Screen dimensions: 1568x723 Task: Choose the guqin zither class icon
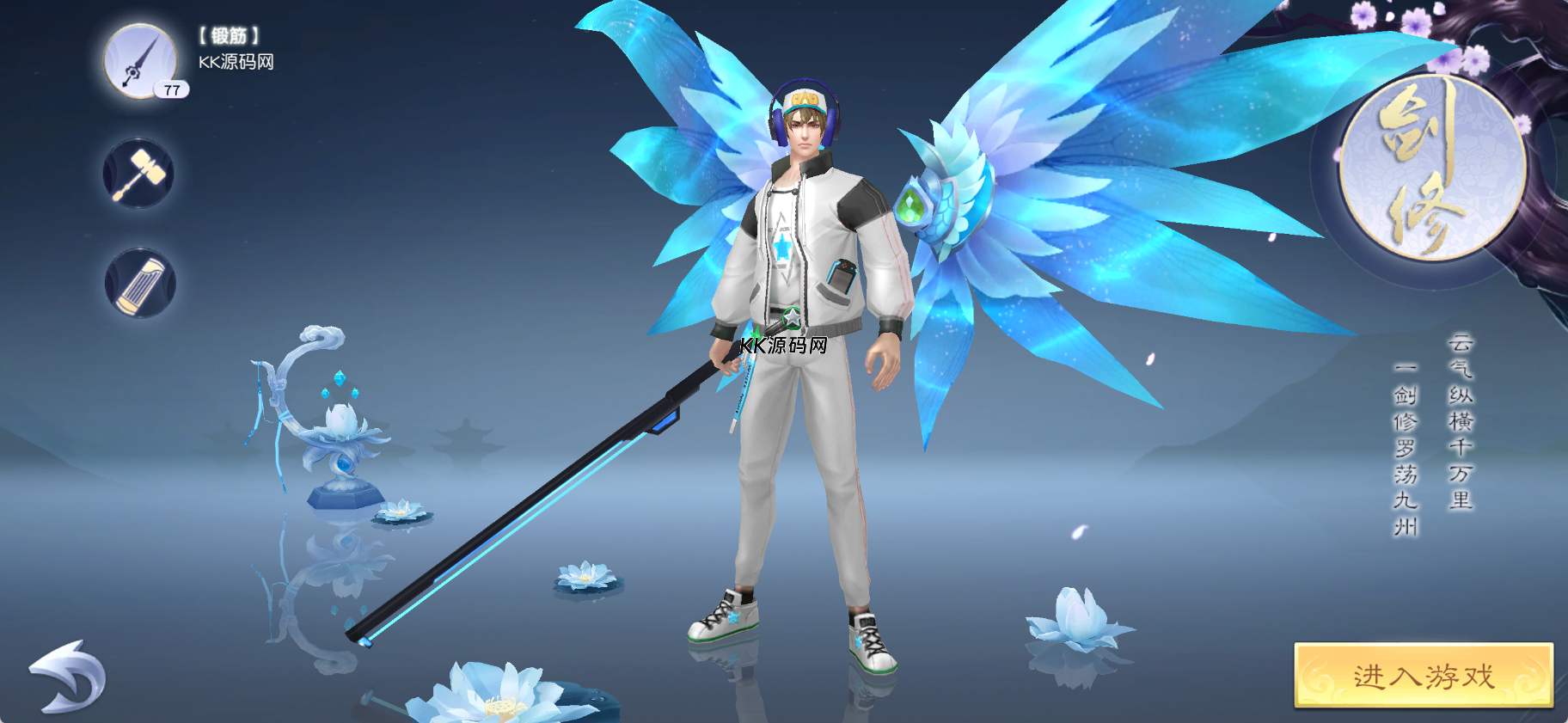pos(140,284)
